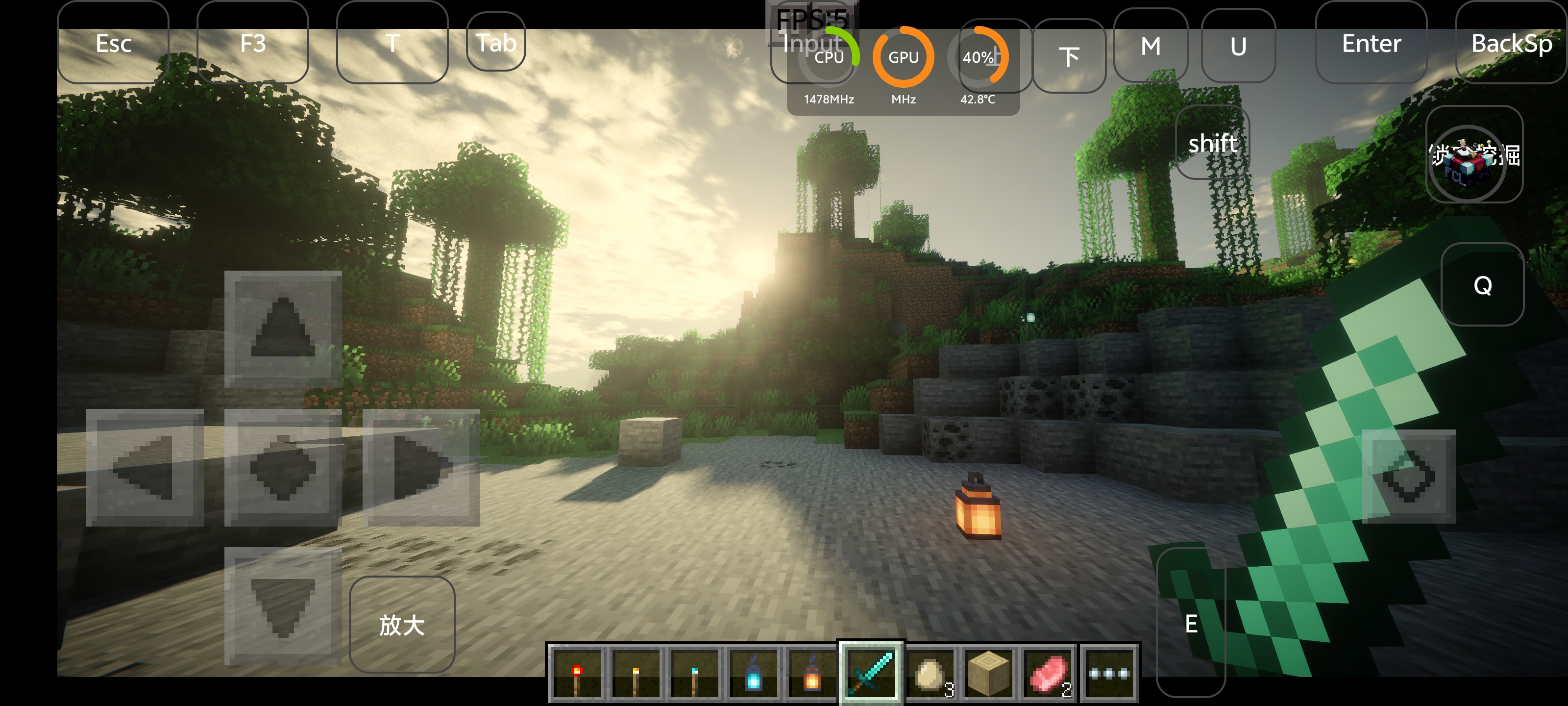Image resolution: width=1568 pixels, height=706 pixels.
Task: Open chat with the T button
Action: pos(392,44)
